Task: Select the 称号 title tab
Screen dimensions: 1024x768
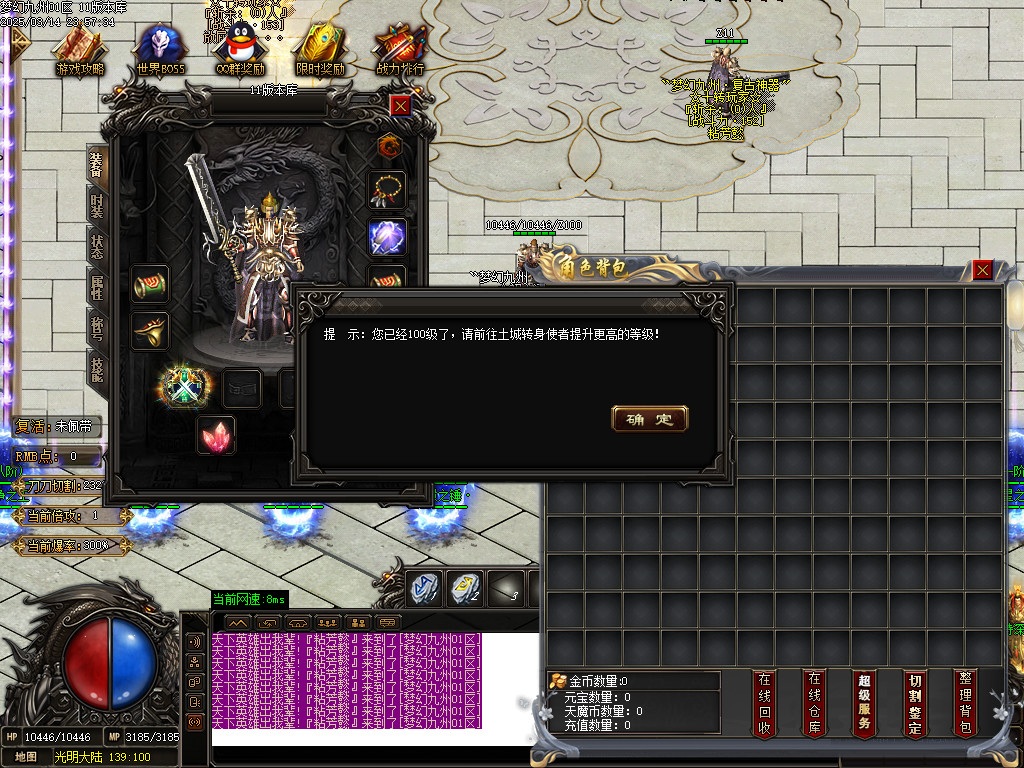Action: pos(97,329)
